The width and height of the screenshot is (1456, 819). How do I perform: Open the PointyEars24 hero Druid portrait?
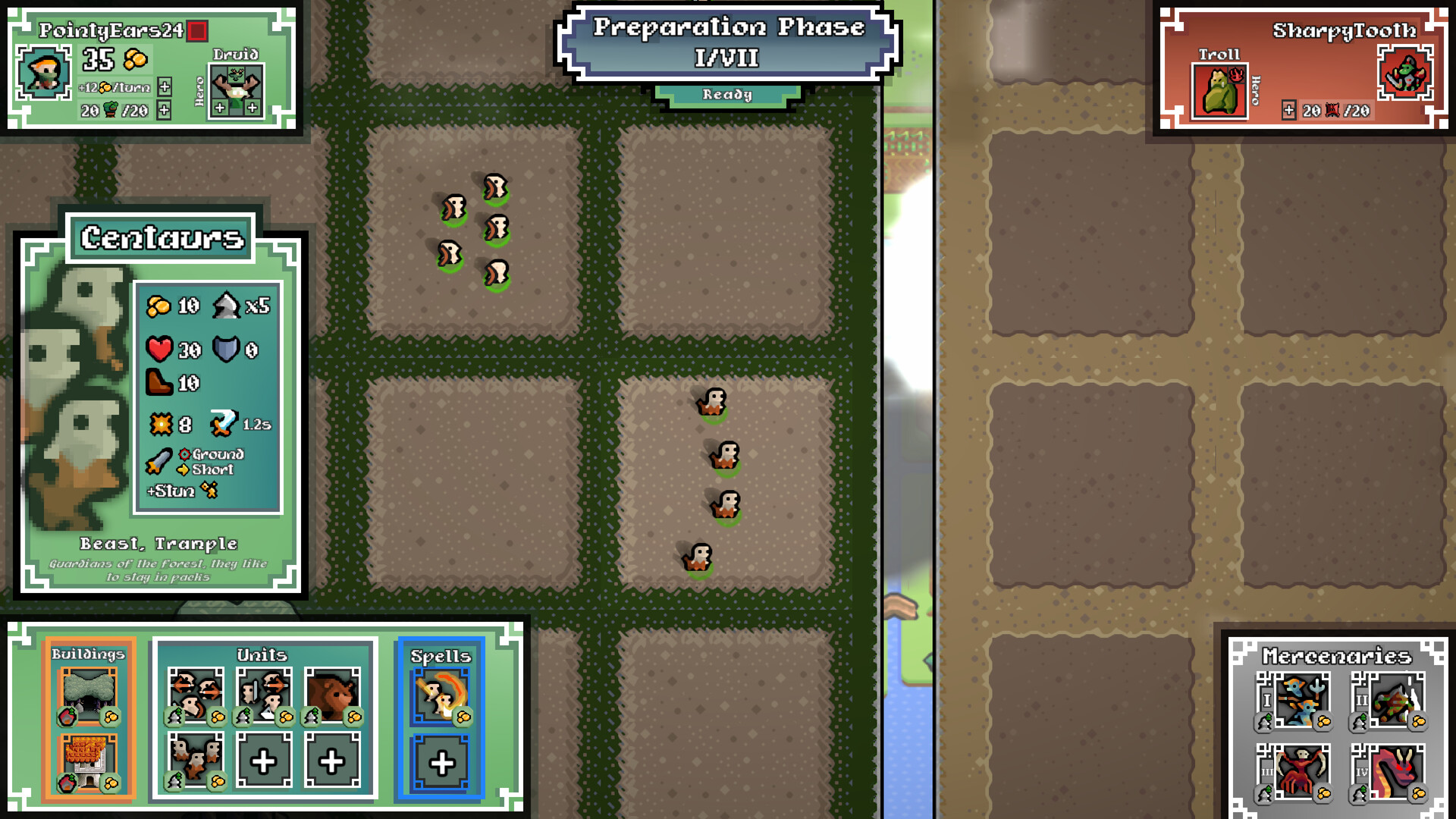(236, 86)
